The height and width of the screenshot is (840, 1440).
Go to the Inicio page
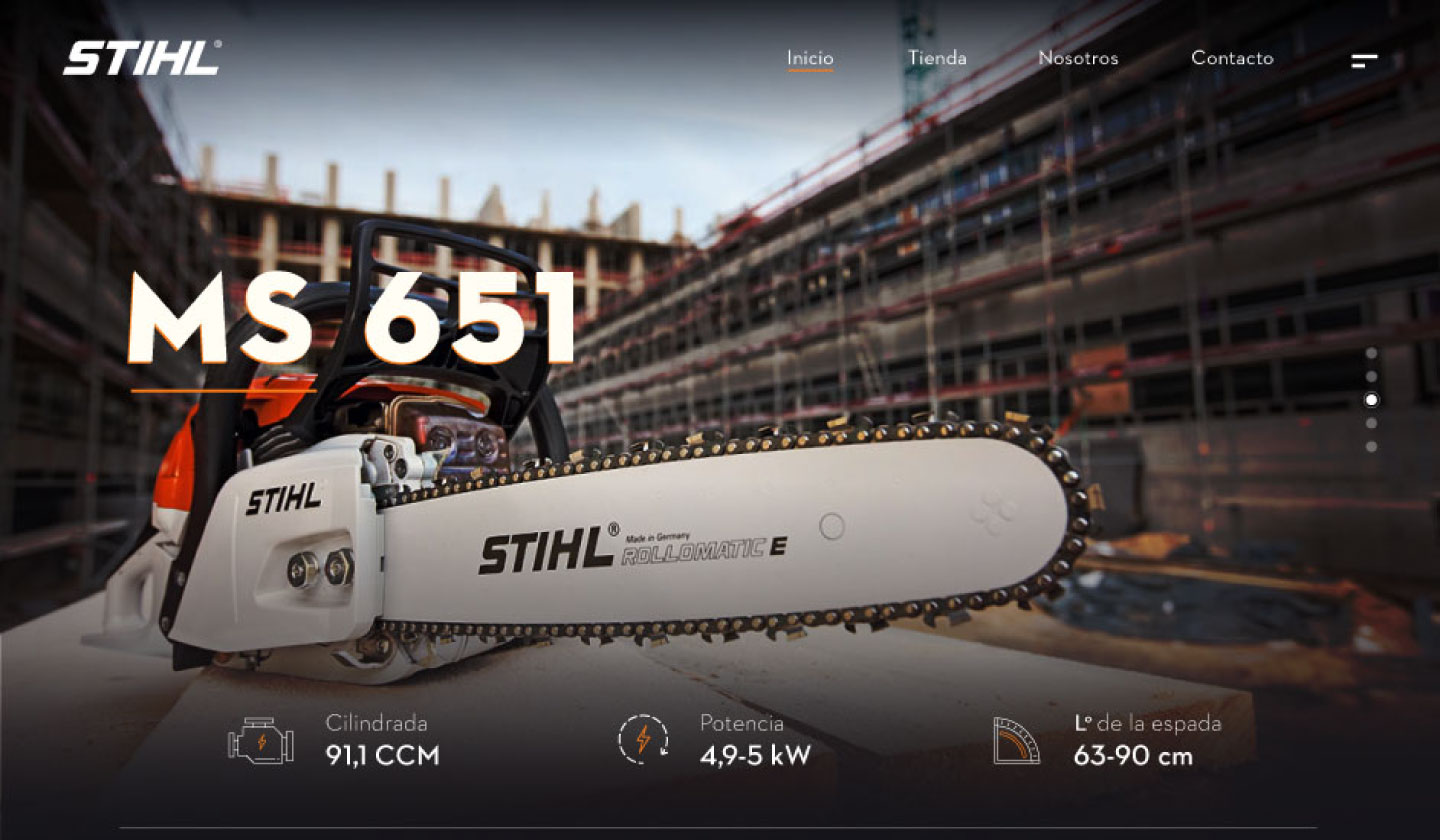coord(810,58)
